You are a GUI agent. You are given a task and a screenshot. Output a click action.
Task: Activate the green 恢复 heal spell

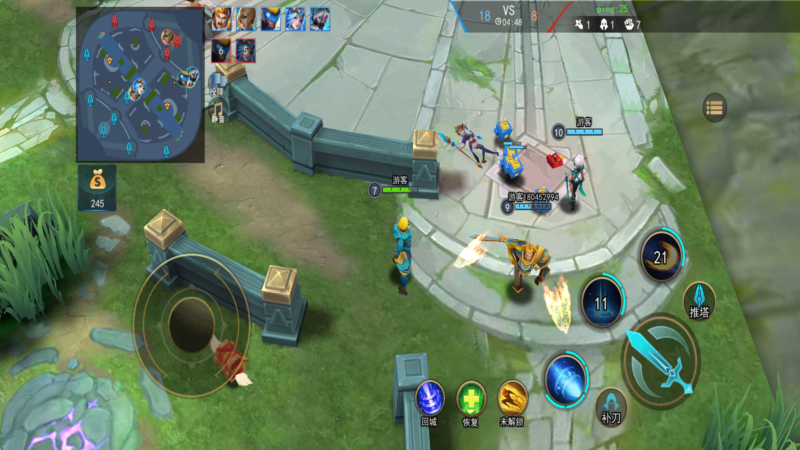471,398
